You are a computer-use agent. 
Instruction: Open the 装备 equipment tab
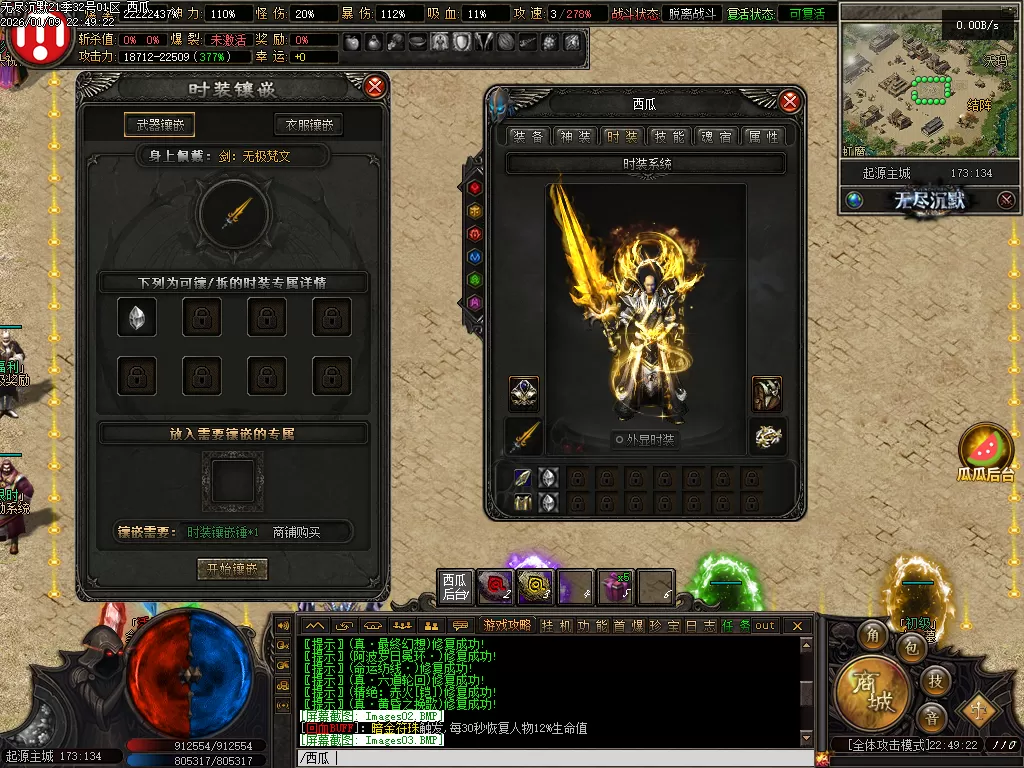coord(528,137)
